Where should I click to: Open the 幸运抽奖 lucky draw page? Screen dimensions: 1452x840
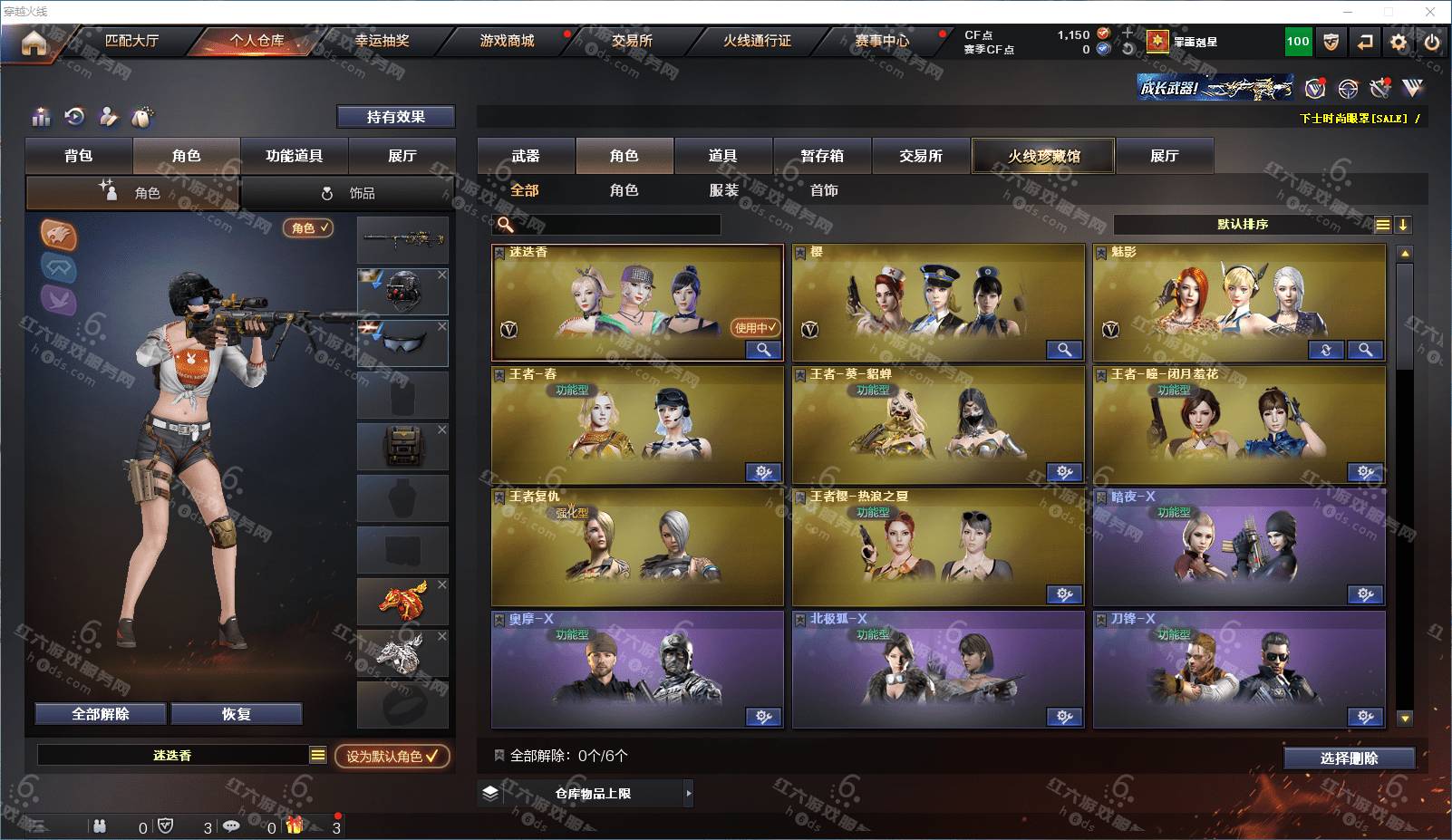tap(382, 41)
